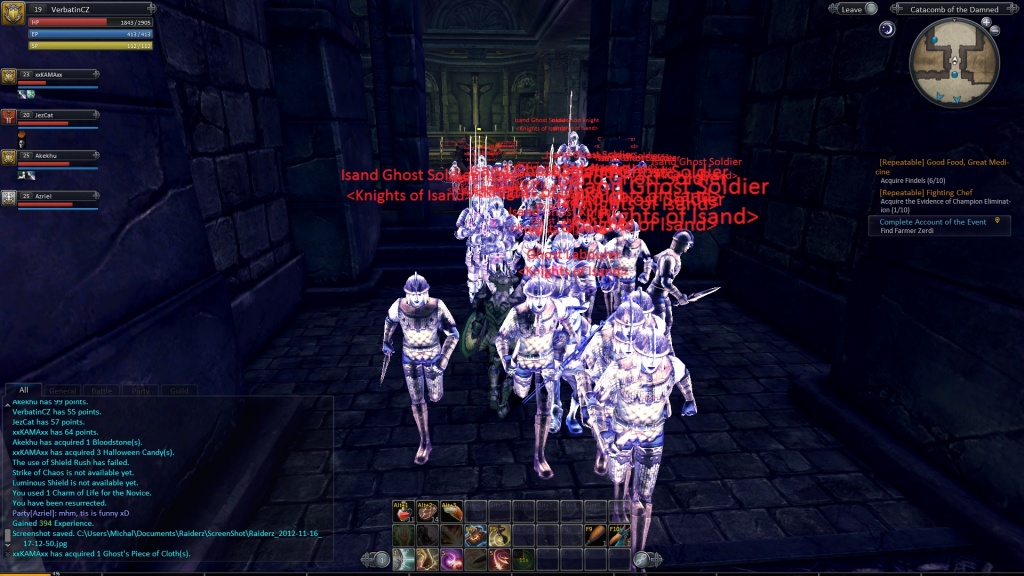Zoom in the minimap with the plus button

(x=985, y=24)
